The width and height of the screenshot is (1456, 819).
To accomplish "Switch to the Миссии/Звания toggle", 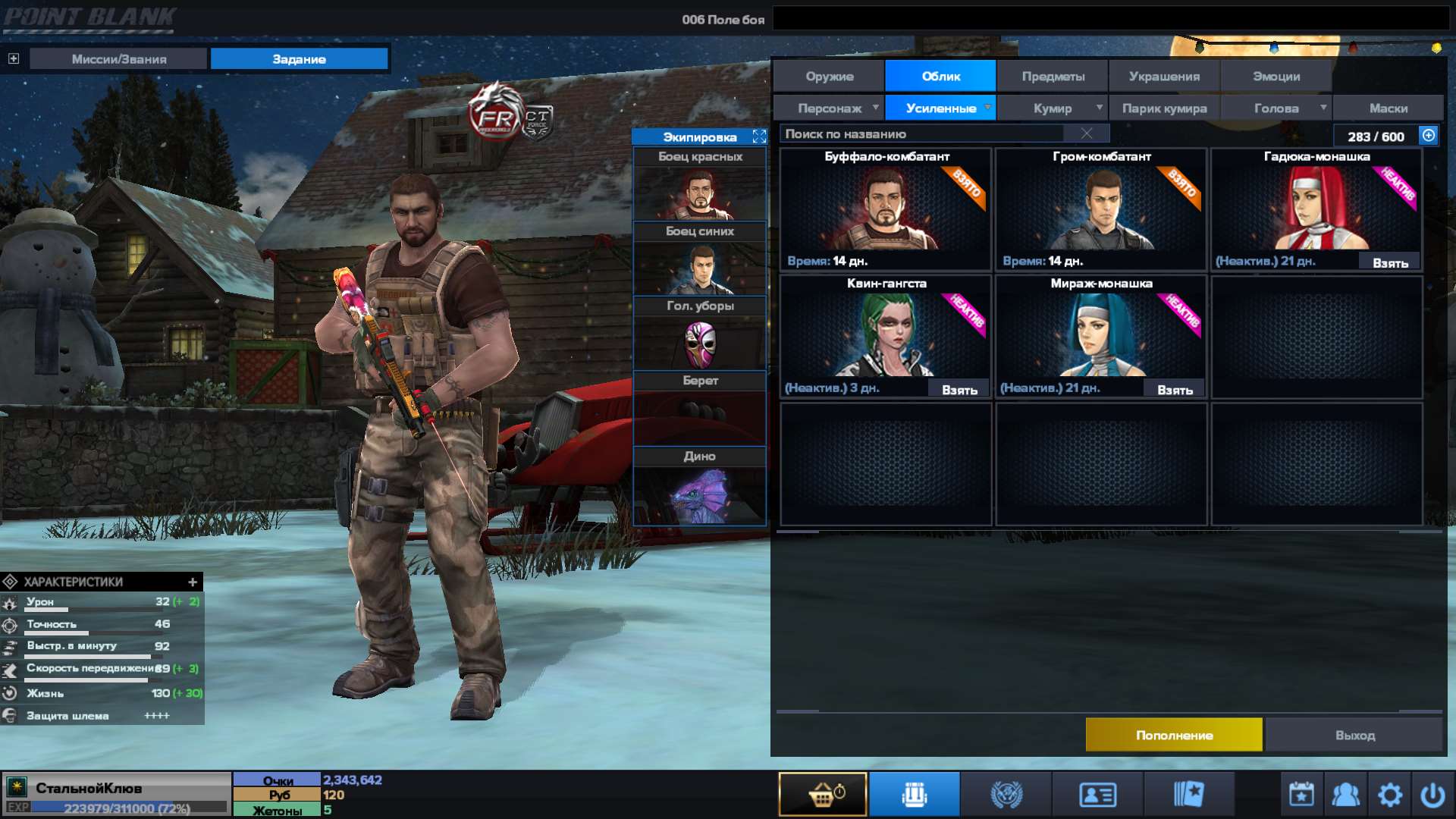I will click(118, 58).
